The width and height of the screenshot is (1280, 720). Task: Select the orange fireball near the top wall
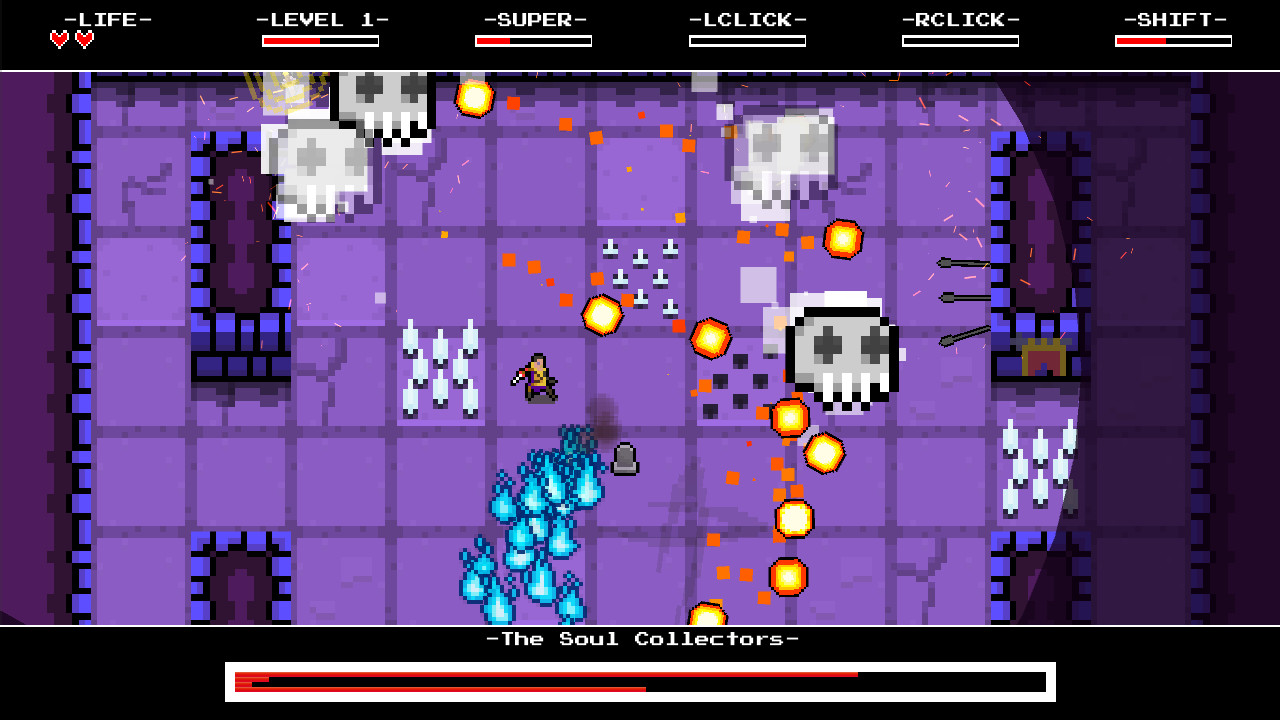[474, 100]
